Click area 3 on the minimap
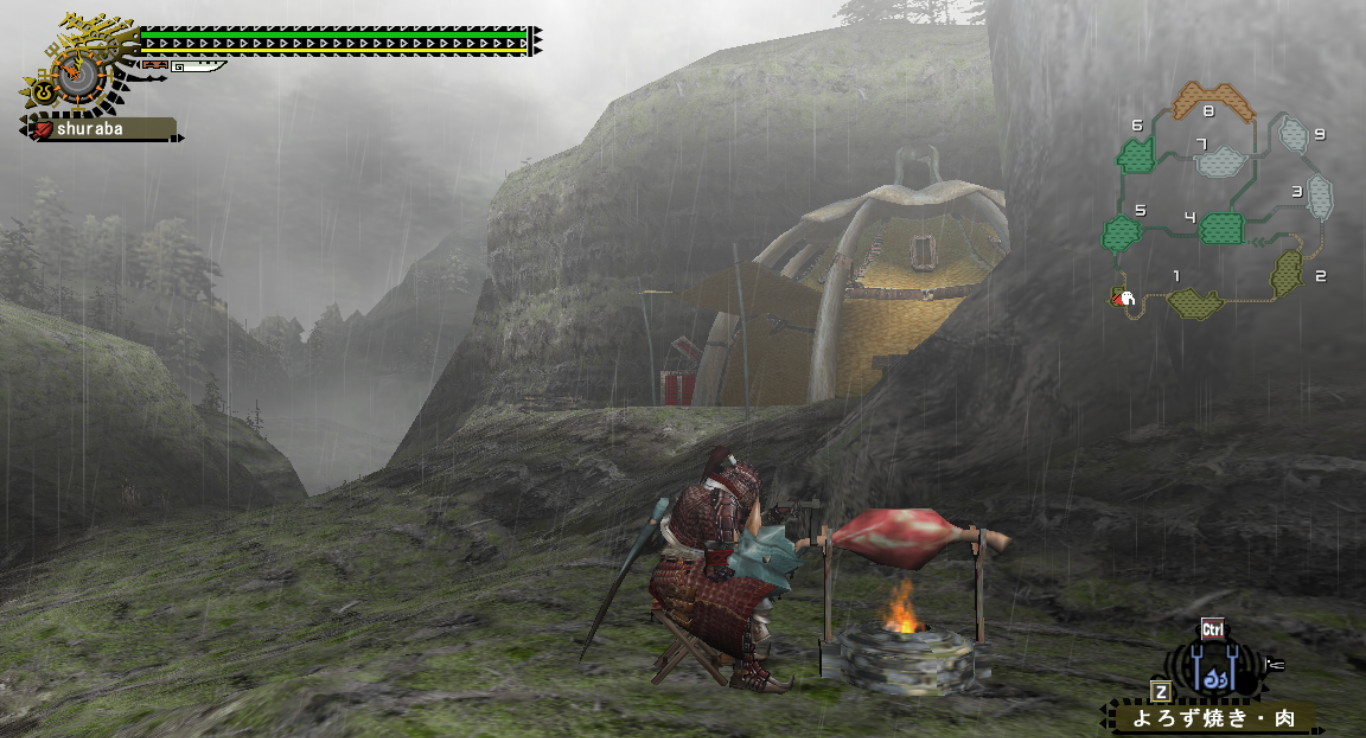Screen dimensions: 1366x738 tap(1320, 197)
